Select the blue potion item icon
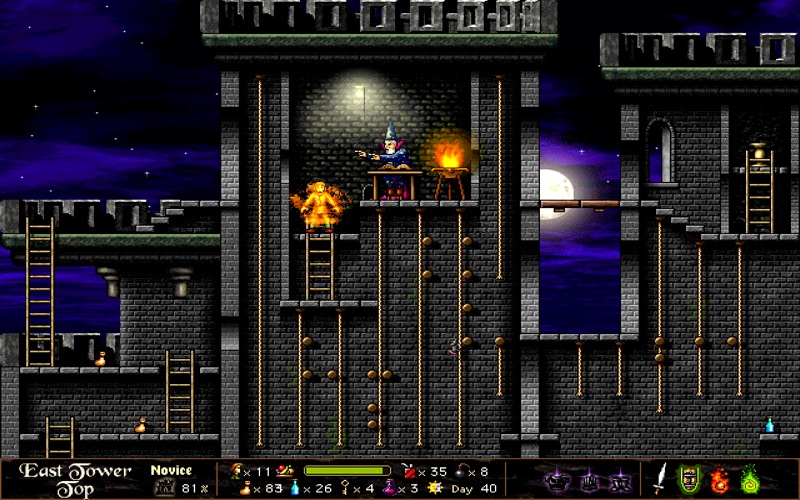The height and width of the screenshot is (500, 800). tap(295, 487)
